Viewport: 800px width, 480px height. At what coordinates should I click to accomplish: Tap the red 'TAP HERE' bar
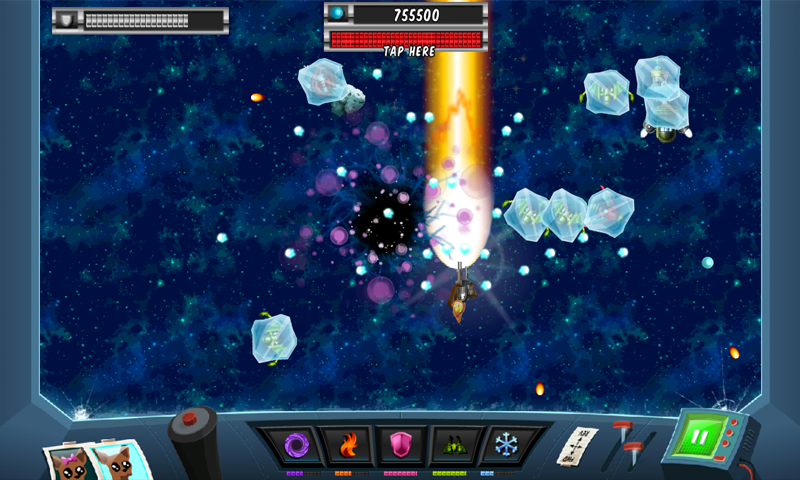click(405, 41)
